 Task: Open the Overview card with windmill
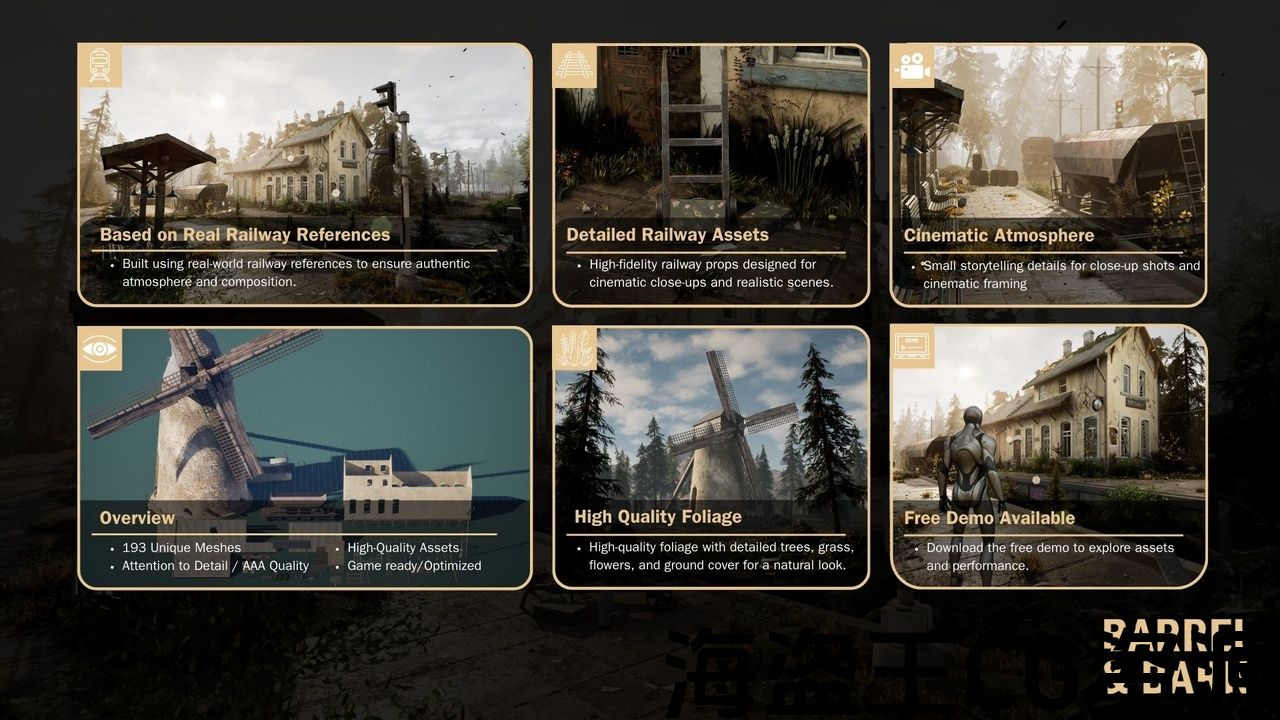coord(305,457)
